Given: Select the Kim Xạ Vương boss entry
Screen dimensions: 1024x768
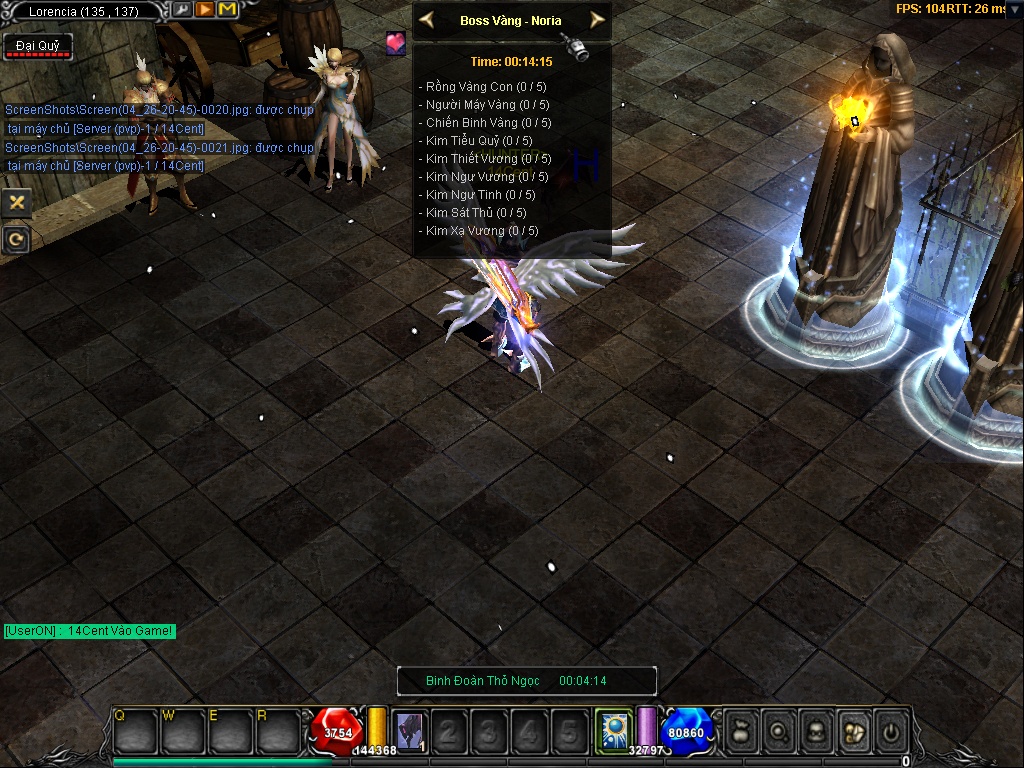Looking at the screenshot, I should click(482, 231).
